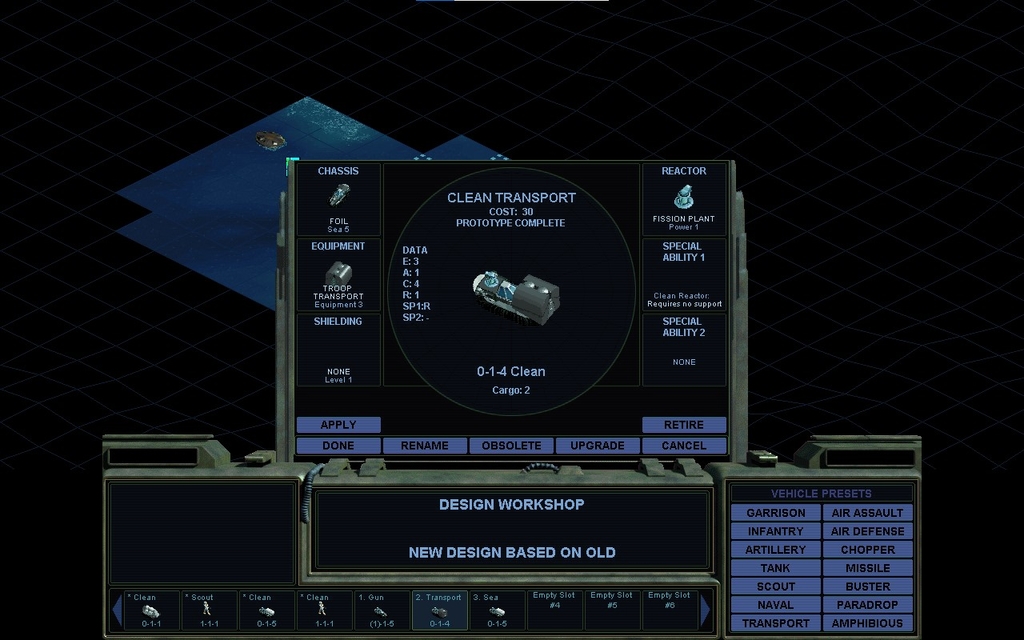
Task: Load the Chopper vehicle preset
Action: (x=867, y=550)
